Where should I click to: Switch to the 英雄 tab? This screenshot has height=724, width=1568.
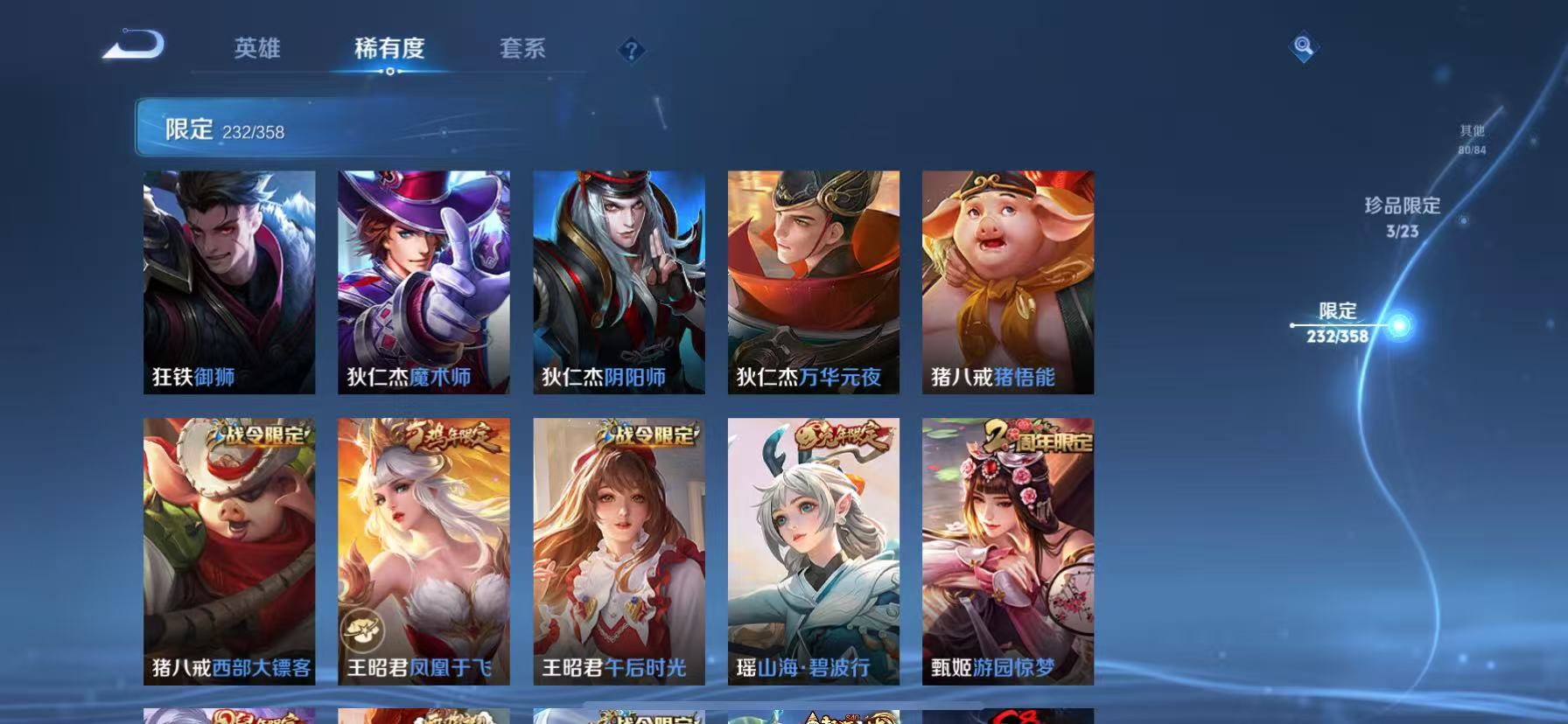coord(257,50)
